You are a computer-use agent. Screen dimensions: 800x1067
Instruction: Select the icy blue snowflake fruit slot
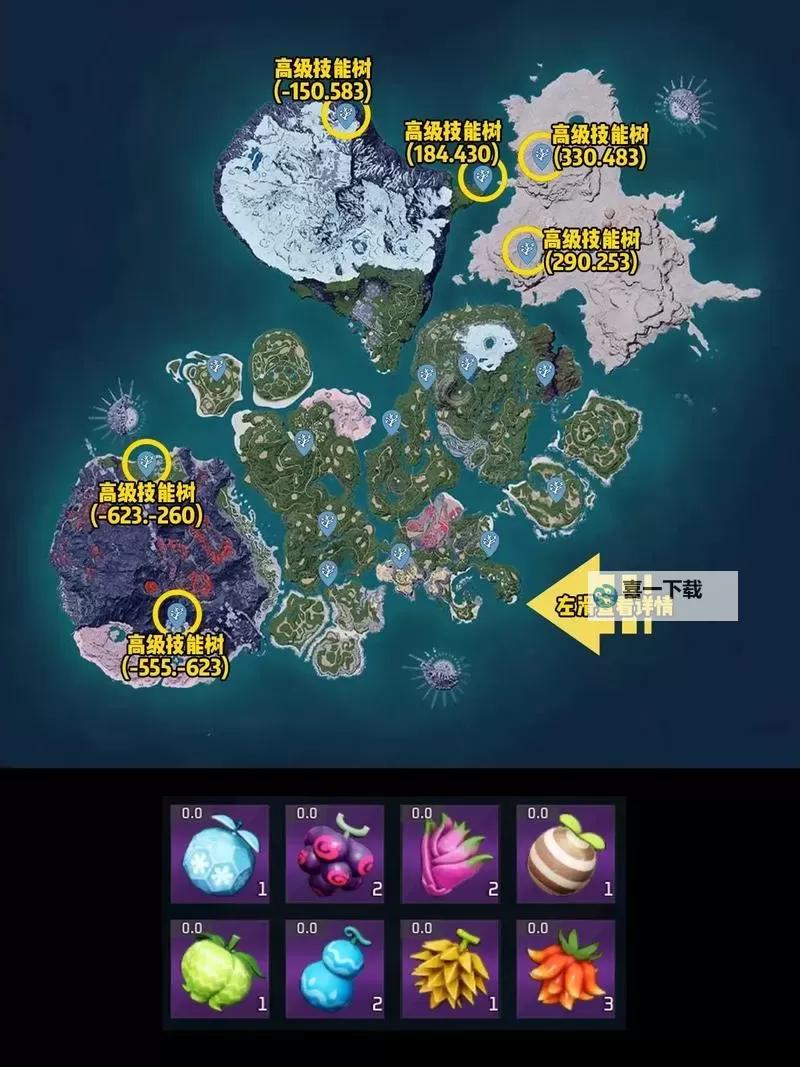[221, 853]
